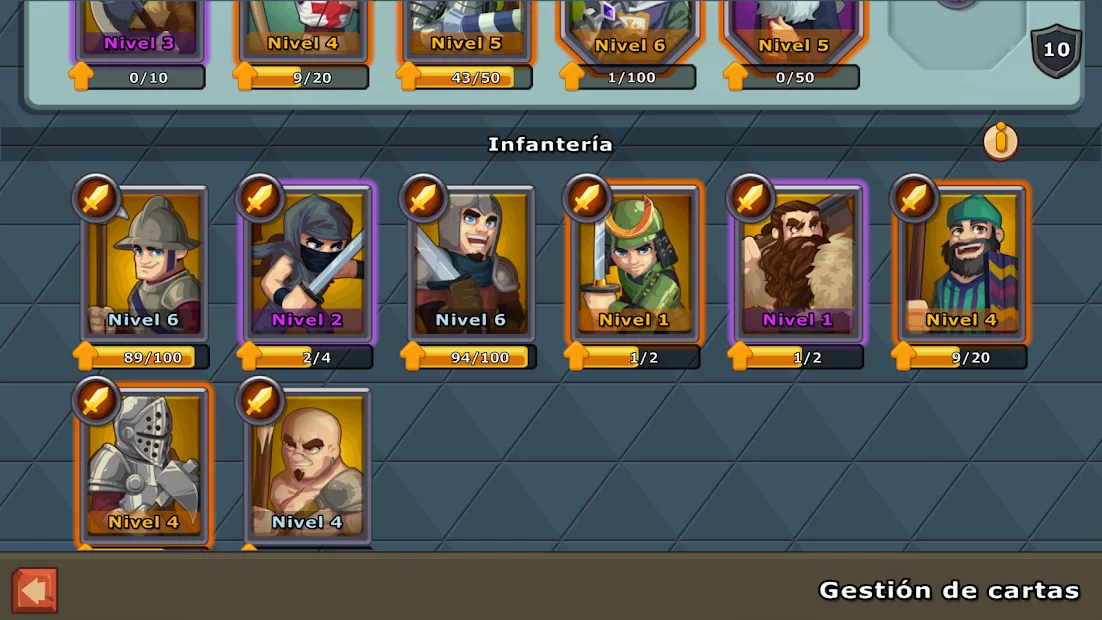Select the hooded swordsman card with 94/100
Viewport: 1102px width, 620px height.
click(470, 264)
